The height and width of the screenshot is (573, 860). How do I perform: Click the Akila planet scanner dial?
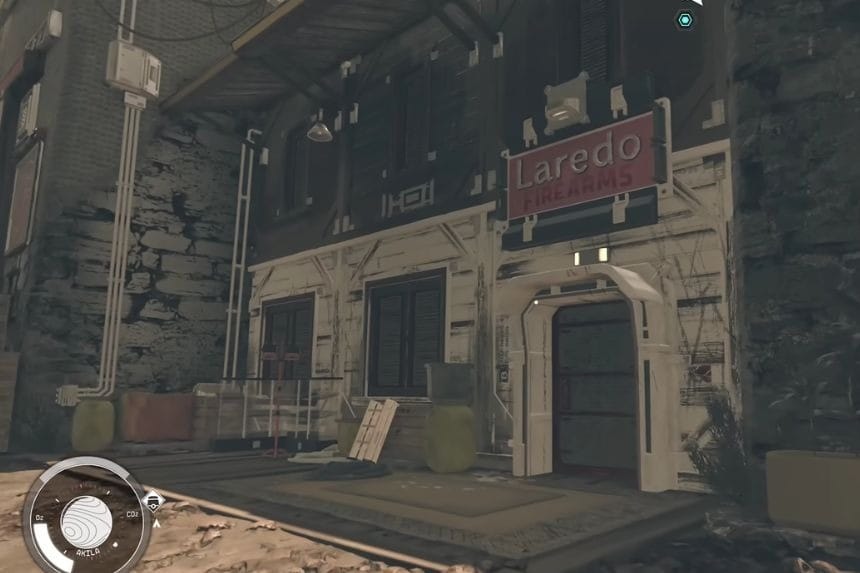click(86, 521)
